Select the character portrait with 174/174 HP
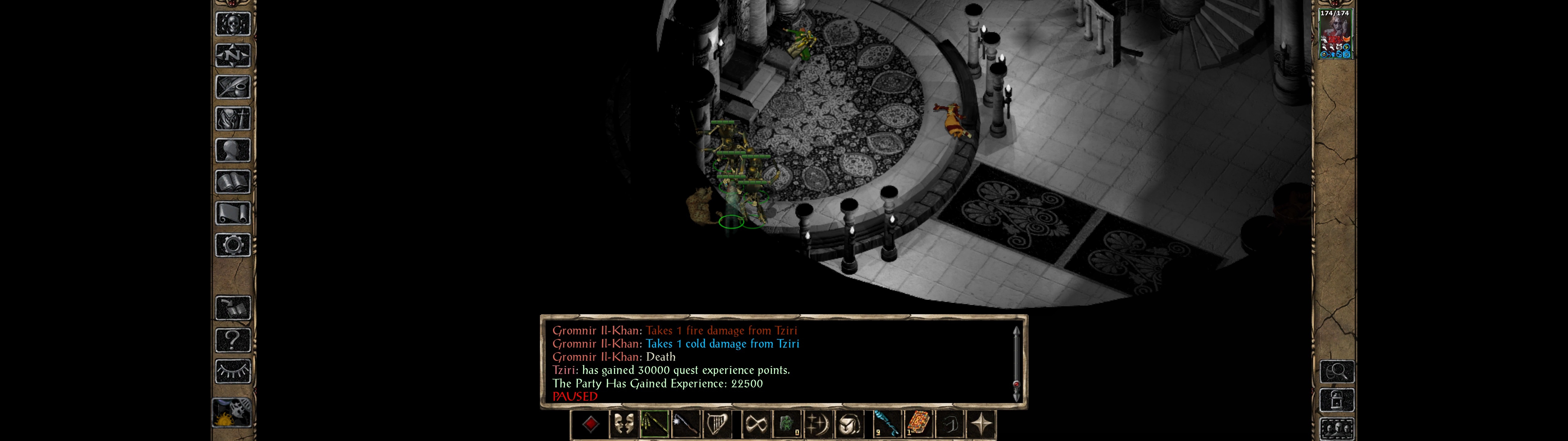This screenshot has width=1568, height=441. coord(1334,34)
